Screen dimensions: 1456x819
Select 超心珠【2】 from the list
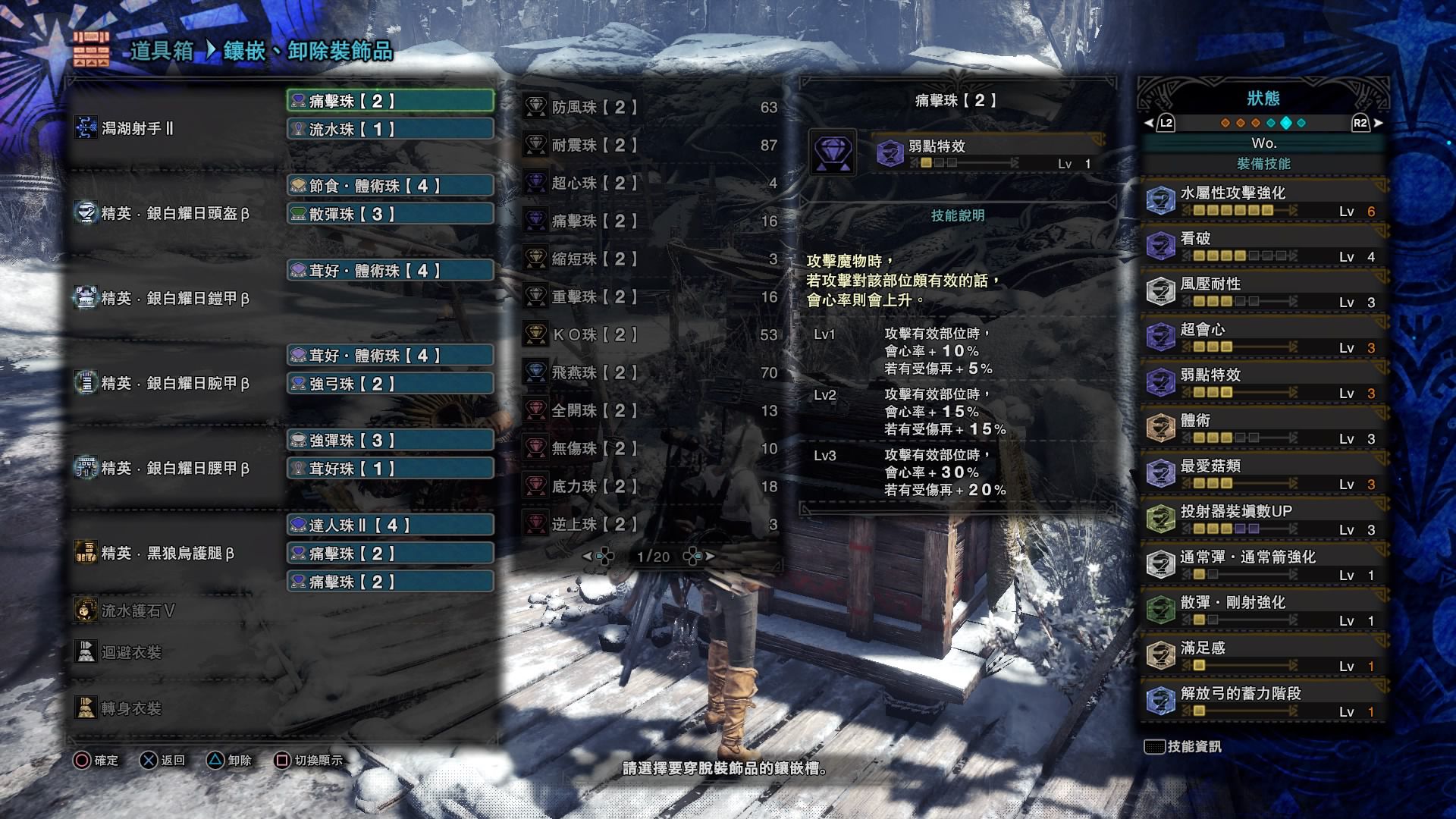pyautogui.click(x=651, y=184)
